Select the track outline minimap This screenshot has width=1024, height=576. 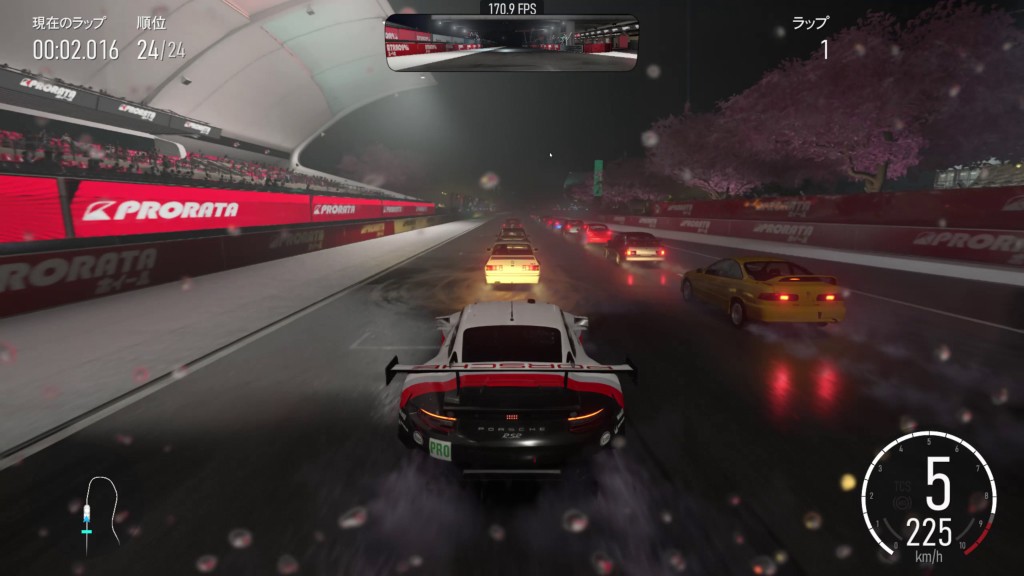(95, 510)
